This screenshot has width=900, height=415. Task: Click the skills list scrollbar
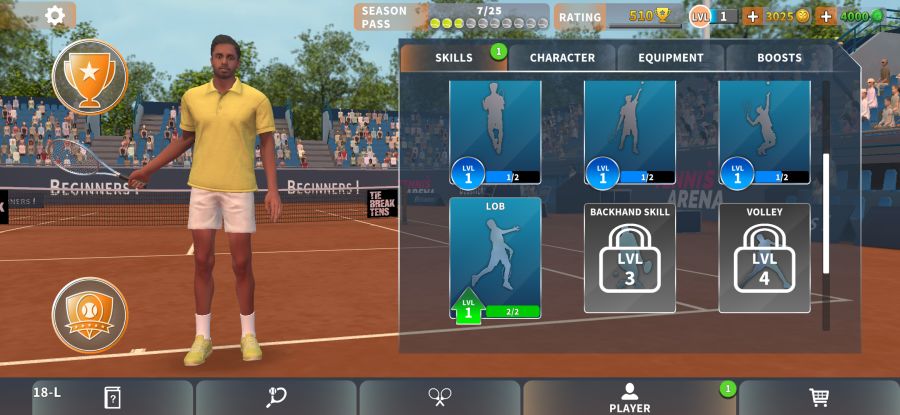pyautogui.click(x=826, y=212)
